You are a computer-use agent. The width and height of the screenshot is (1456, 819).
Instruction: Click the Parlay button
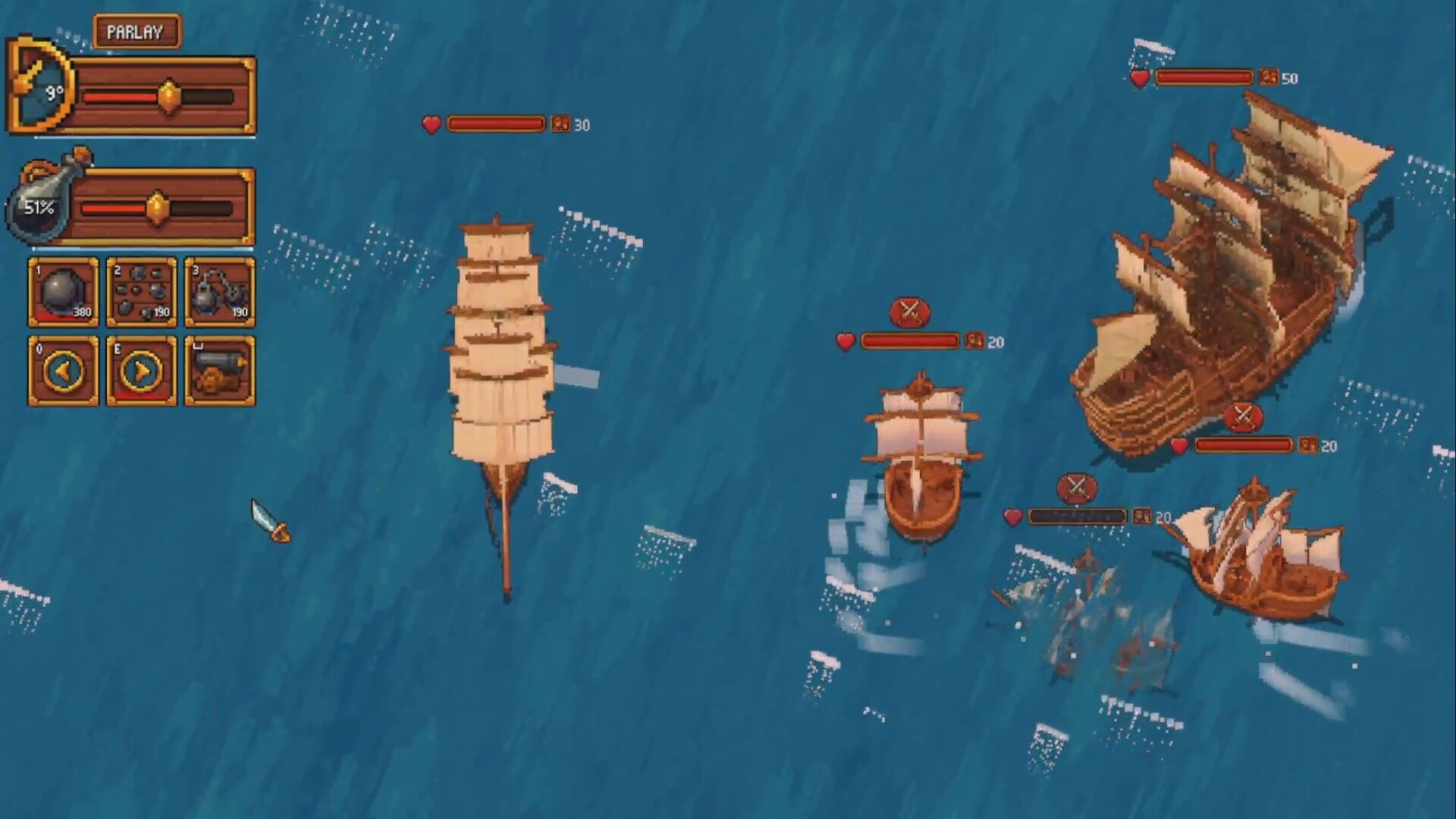(x=136, y=32)
